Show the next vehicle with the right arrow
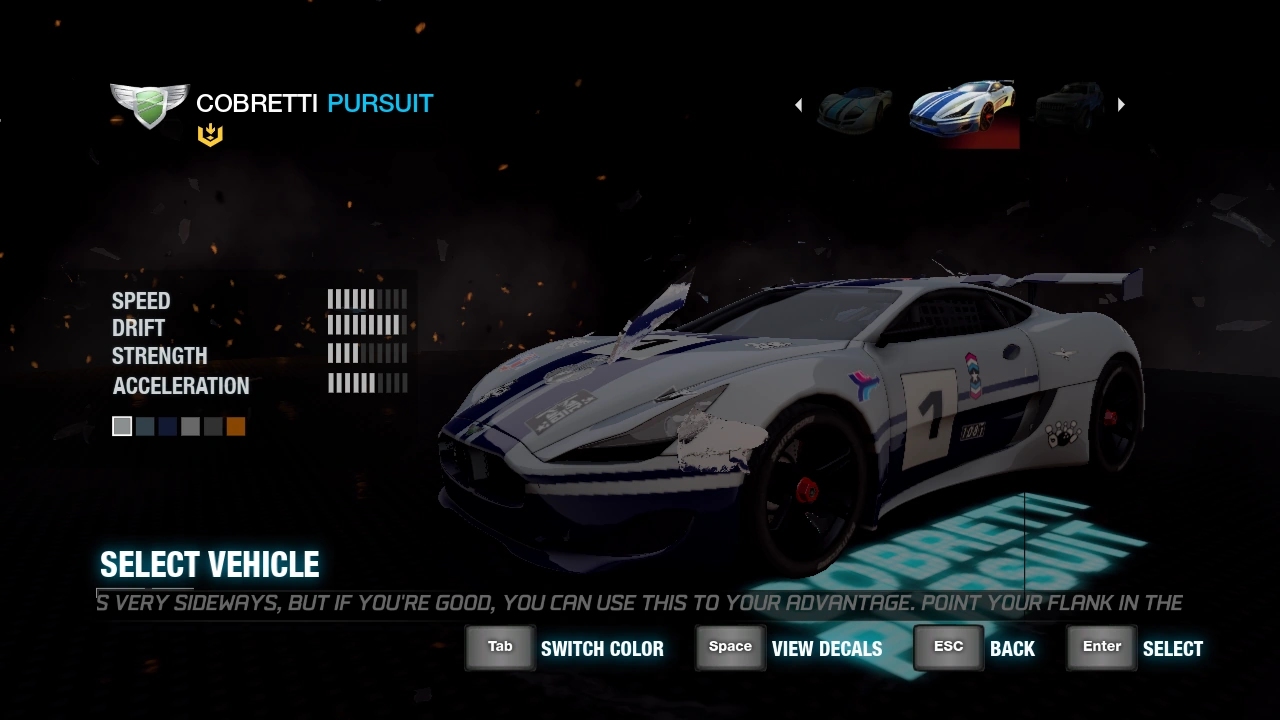The width and height of the screenshot is (1280, 720). click(1121, 105)
